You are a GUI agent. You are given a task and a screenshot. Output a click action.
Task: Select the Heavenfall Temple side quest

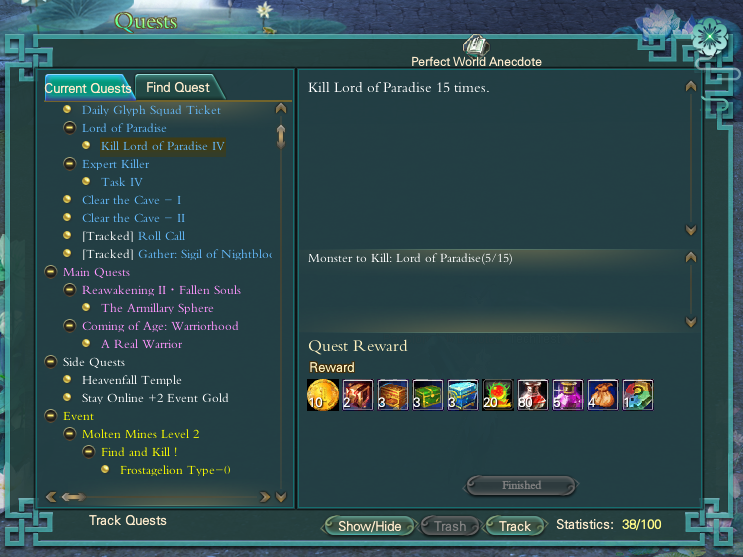(131, 380)
